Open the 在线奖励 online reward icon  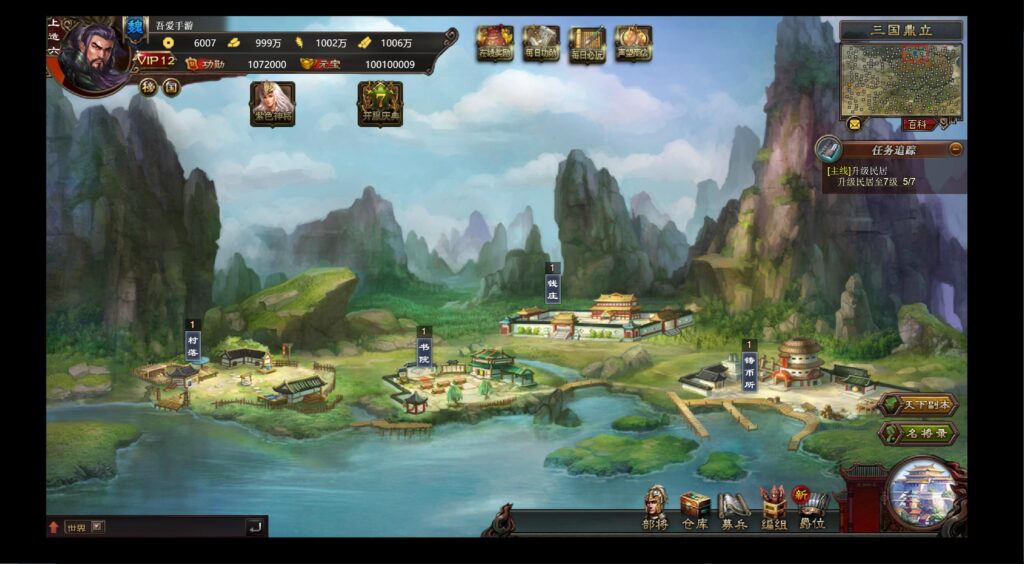494,43
